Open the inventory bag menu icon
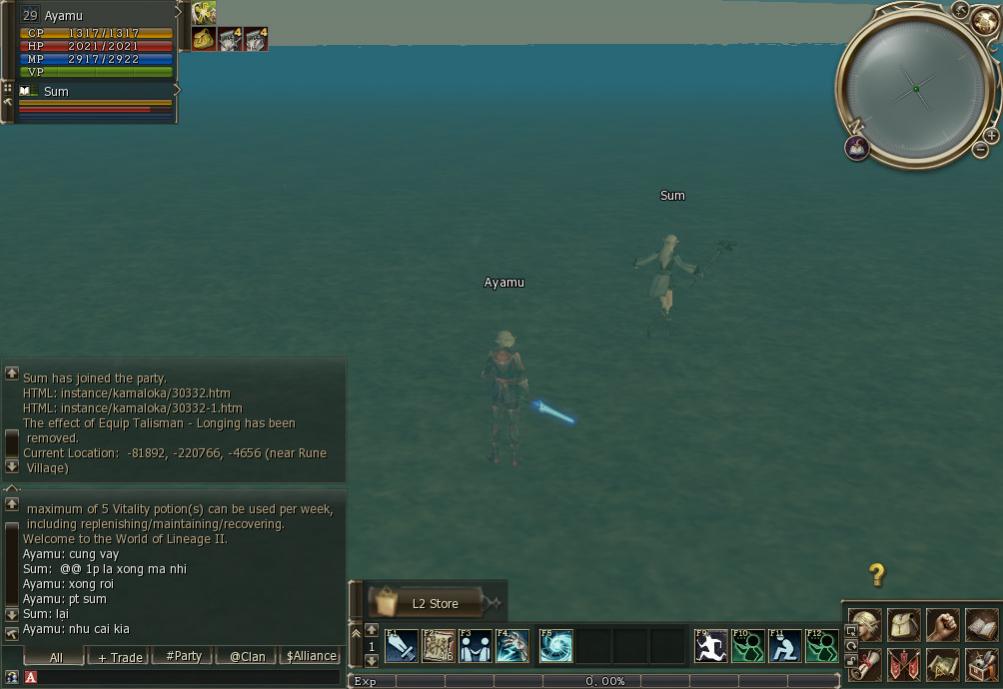The image size is (1003, 689). click(904, 625)
